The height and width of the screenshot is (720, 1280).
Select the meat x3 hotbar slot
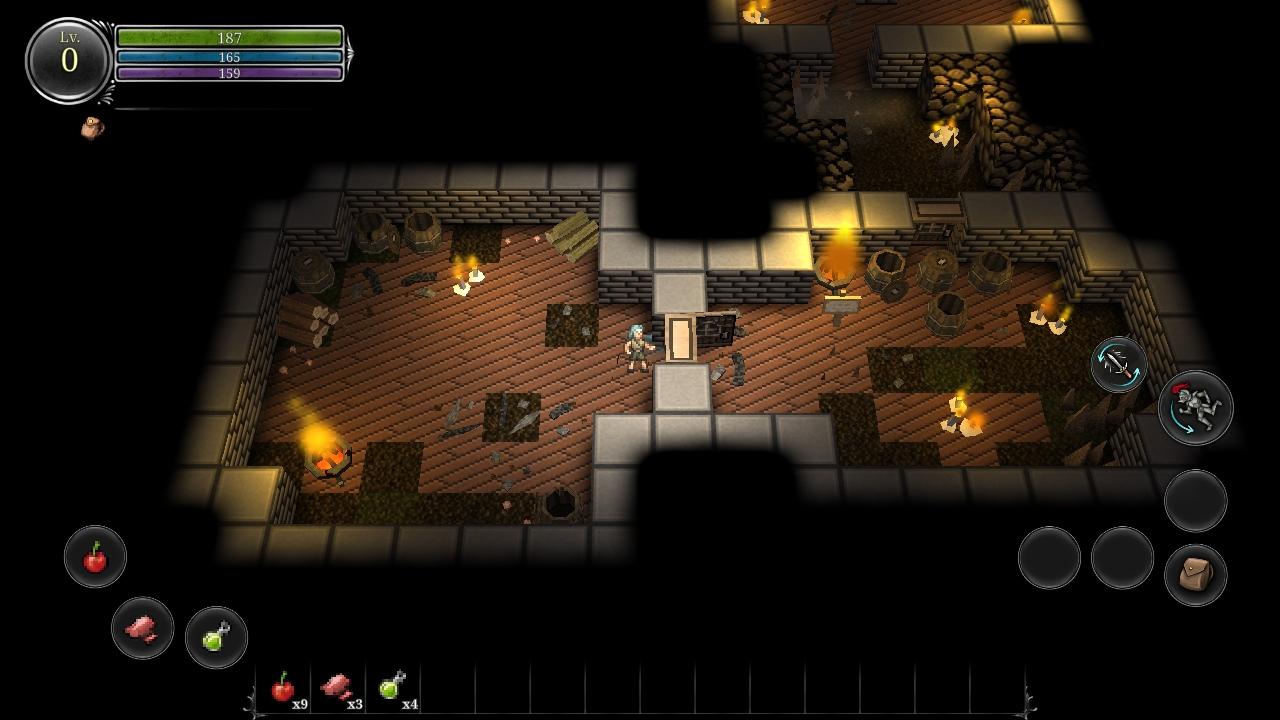[x=338, y=688]
